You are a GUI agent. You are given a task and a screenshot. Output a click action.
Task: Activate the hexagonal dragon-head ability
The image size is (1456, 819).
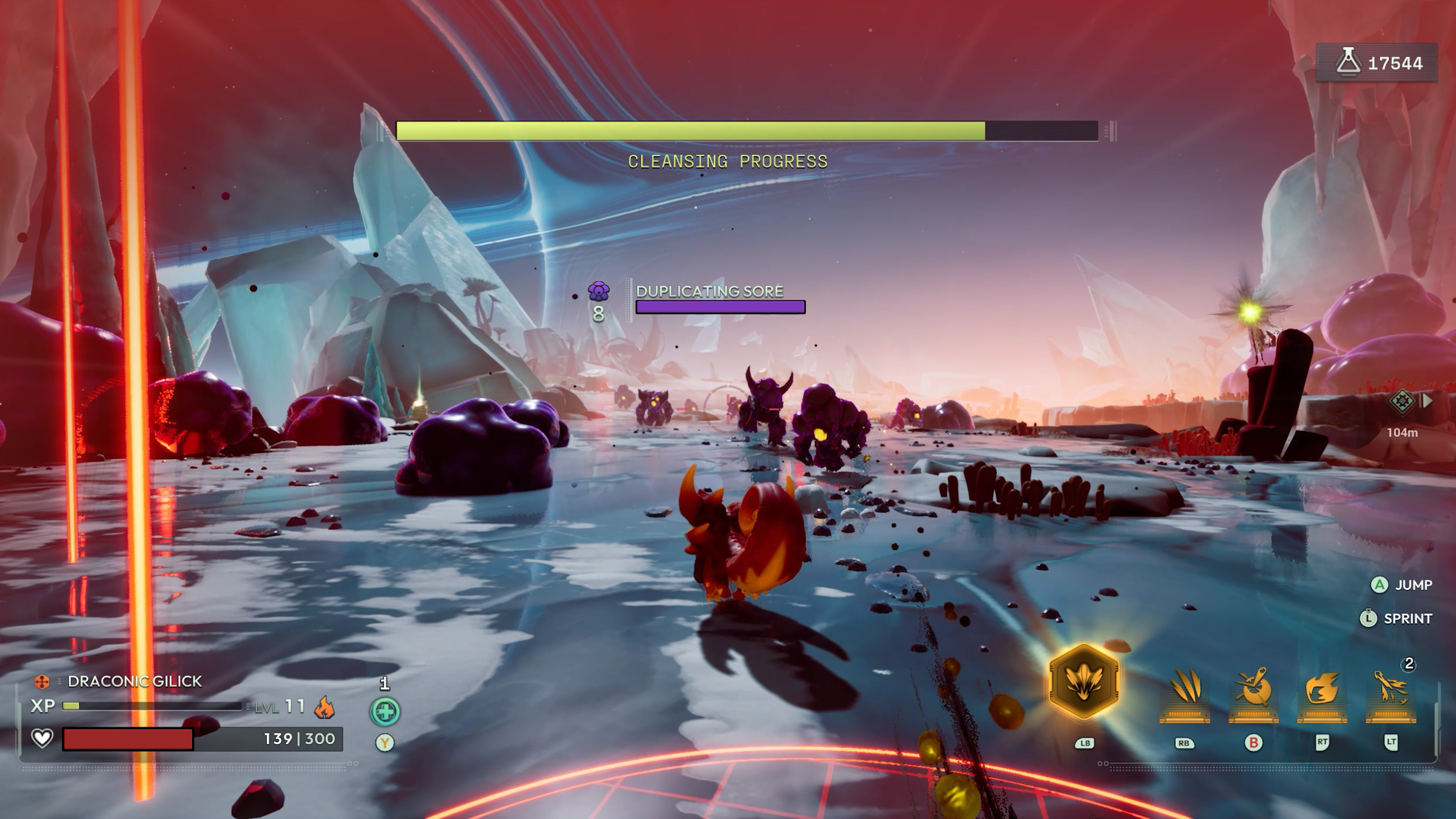coord(1084,682)
